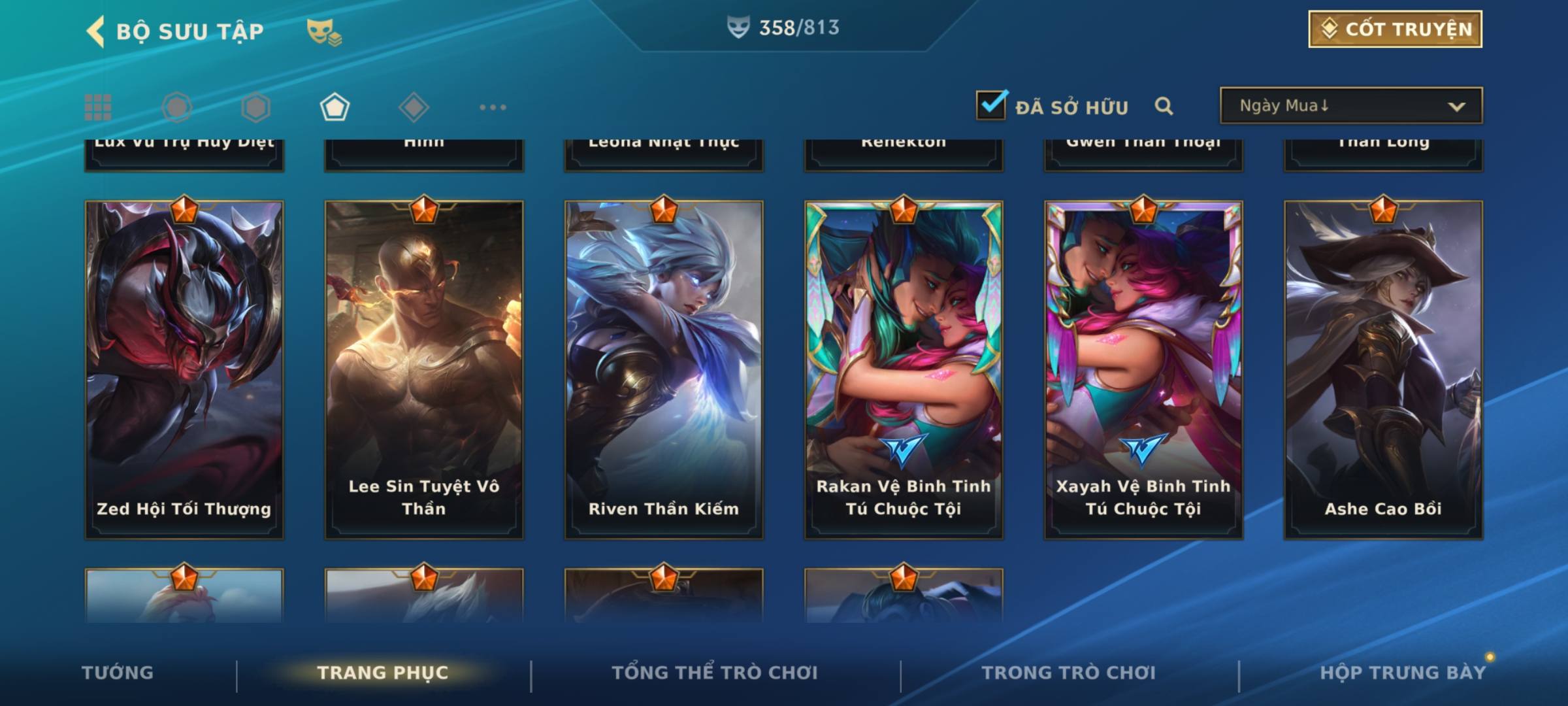Show more filters via three dots
This screenshot has height=706, width=1568.
click(x=493, y=107)
